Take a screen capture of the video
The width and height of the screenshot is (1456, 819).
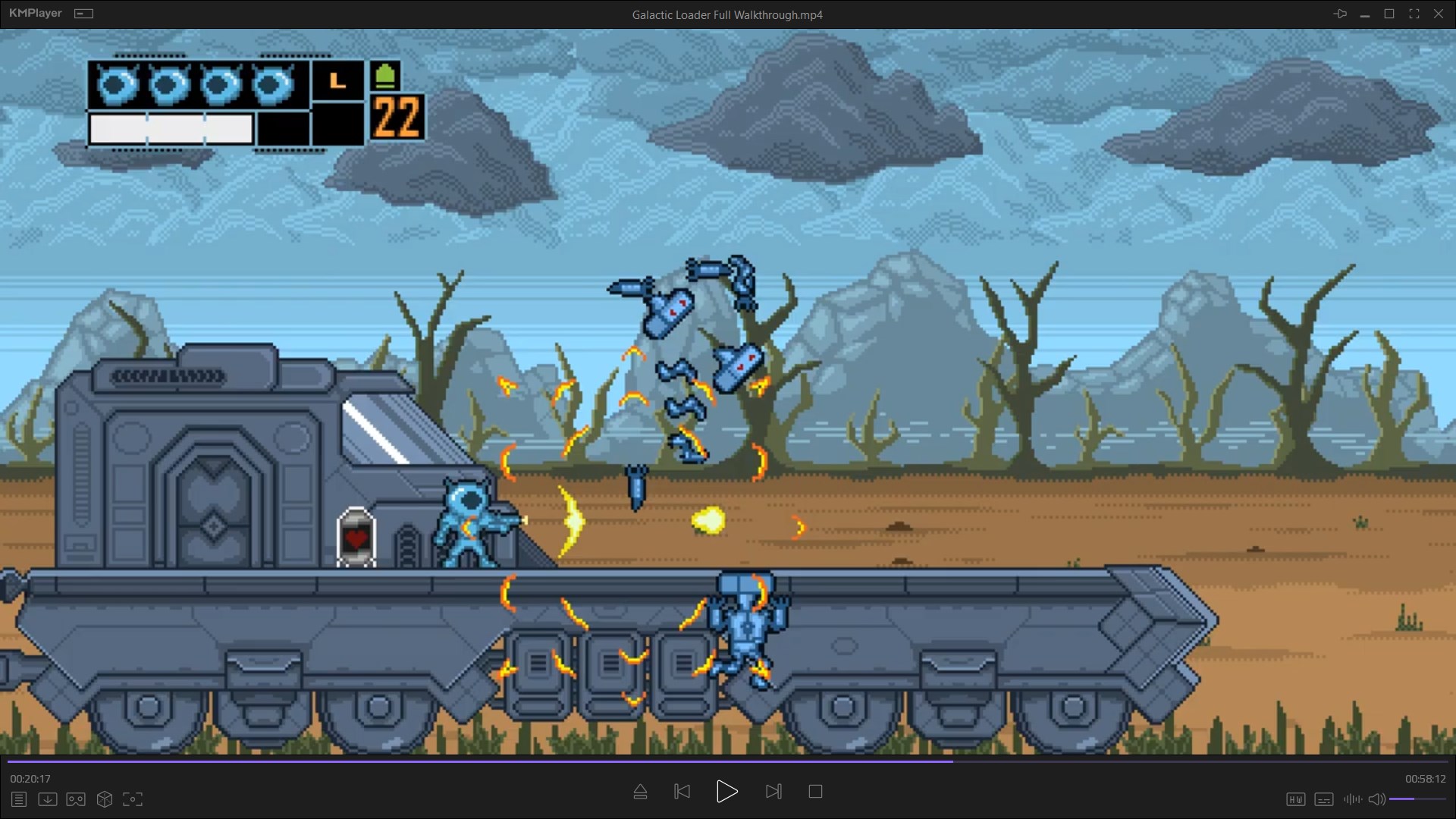pyautogui.click(x=133, y=799)
